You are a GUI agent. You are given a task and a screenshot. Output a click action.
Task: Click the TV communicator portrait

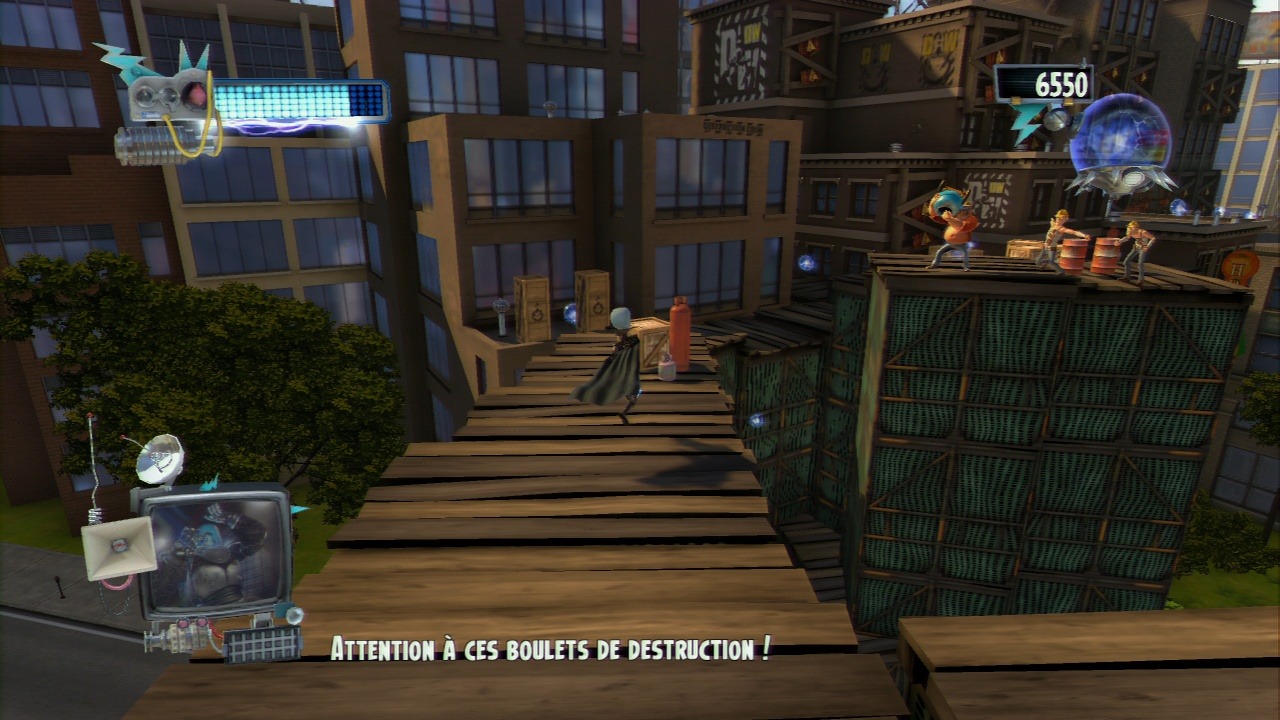(x=212, y=552)
